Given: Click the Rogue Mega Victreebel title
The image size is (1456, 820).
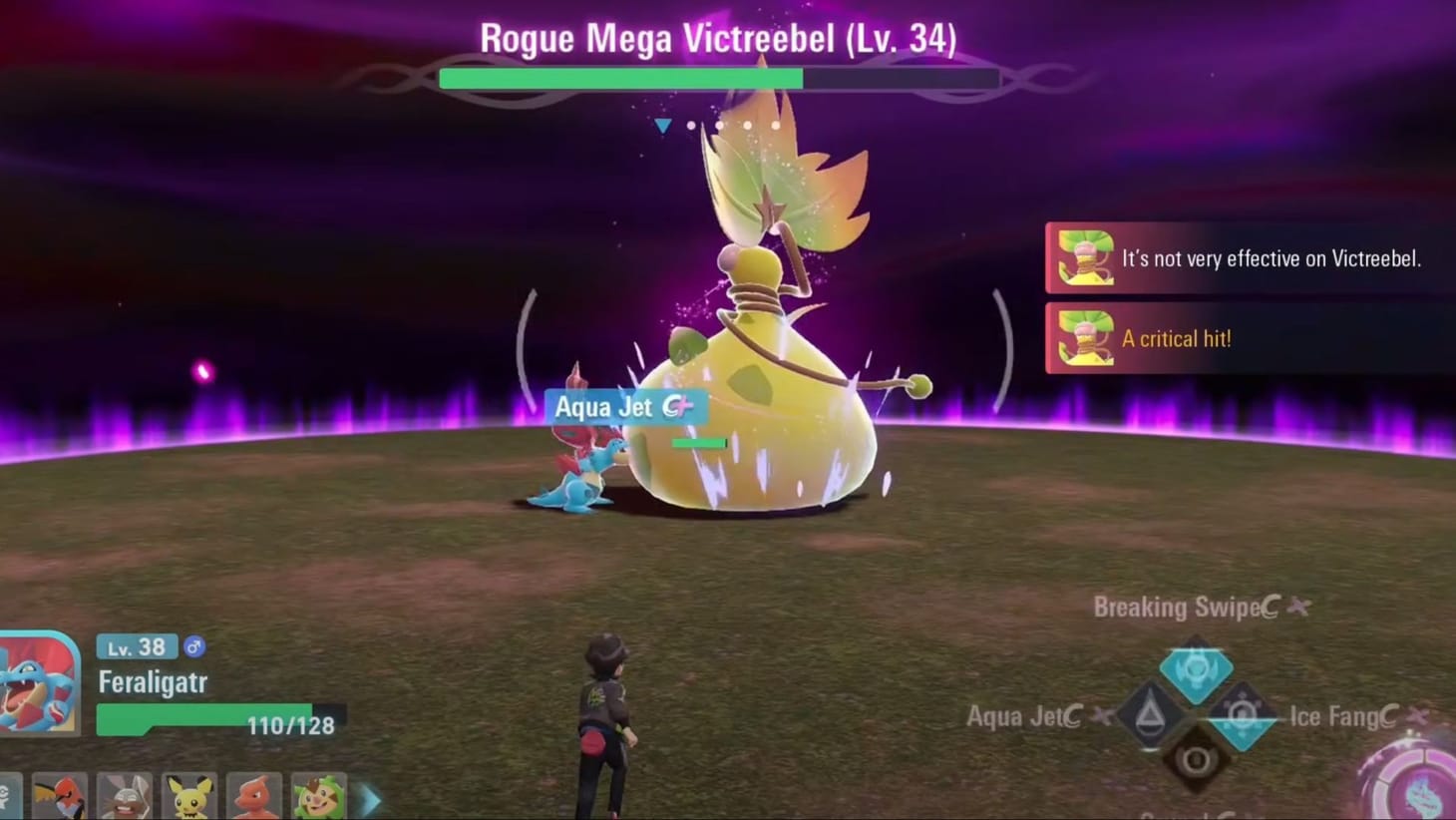Looking at the screenshot, I should (x=720, y=37).
